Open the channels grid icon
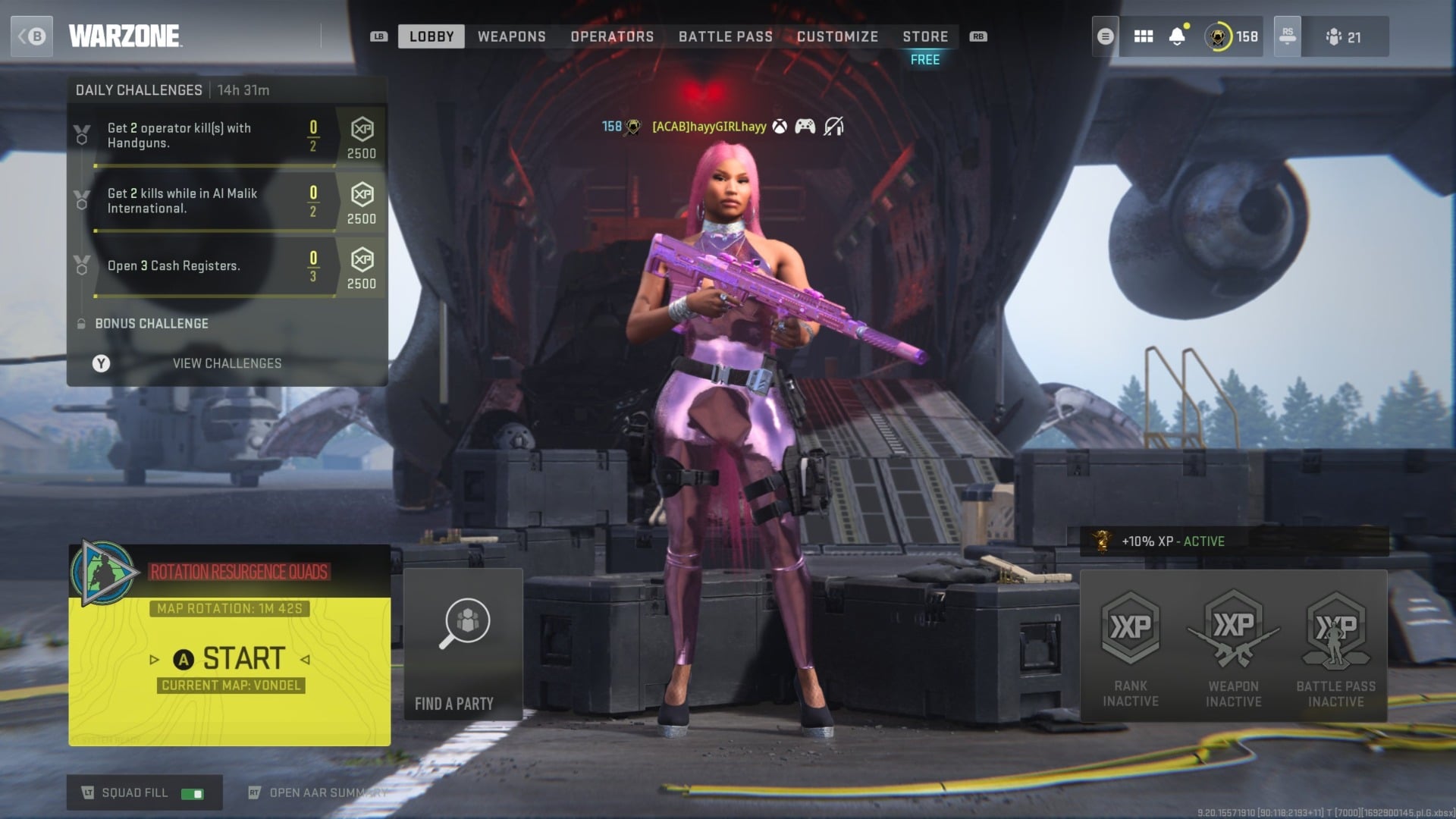This screenshot has height=819, width=1456. coord(1143,36)
